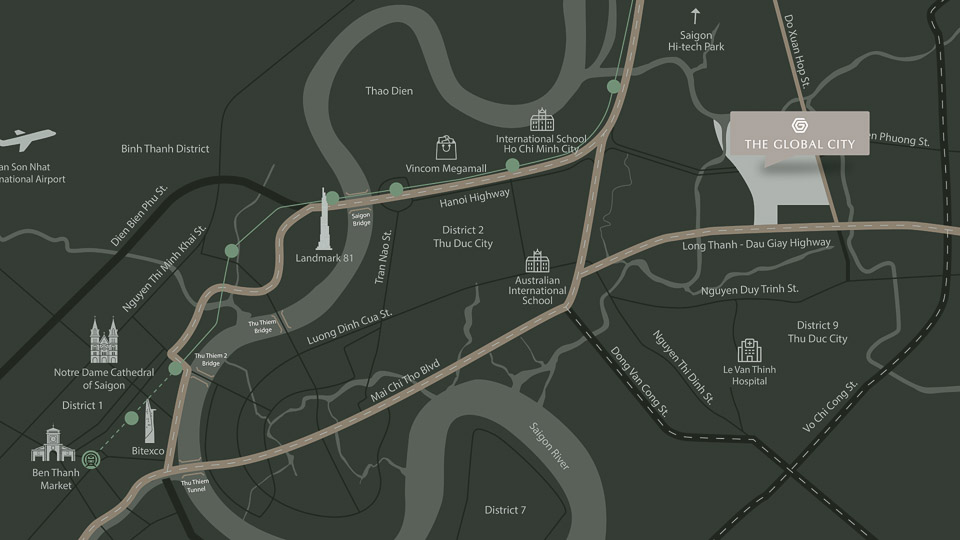
Task: Click the Ben Thanh Market building icon
Action: coord(53,445)
